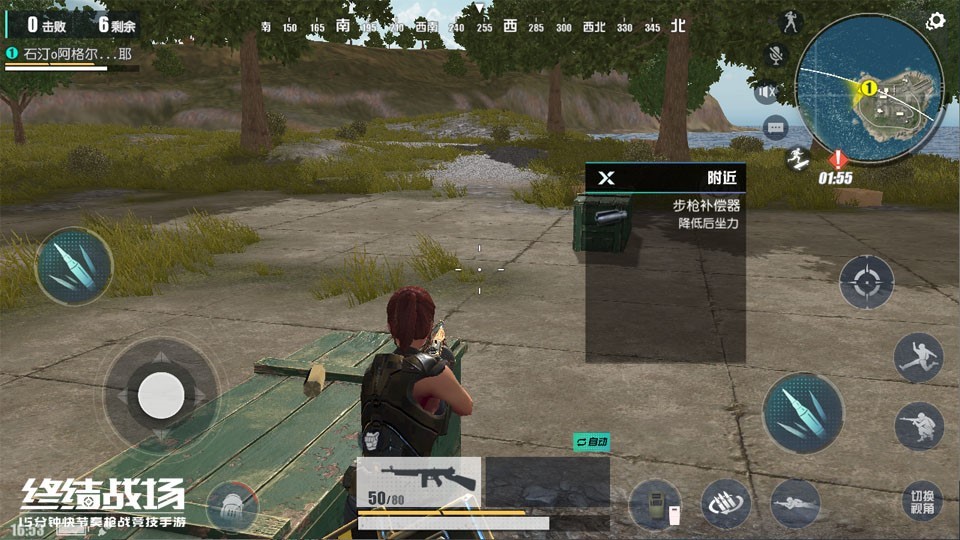The image size is (960, 540).
Task: Select the rifle weapon slot
Action: pyautogui.click(x=419, y=483)
